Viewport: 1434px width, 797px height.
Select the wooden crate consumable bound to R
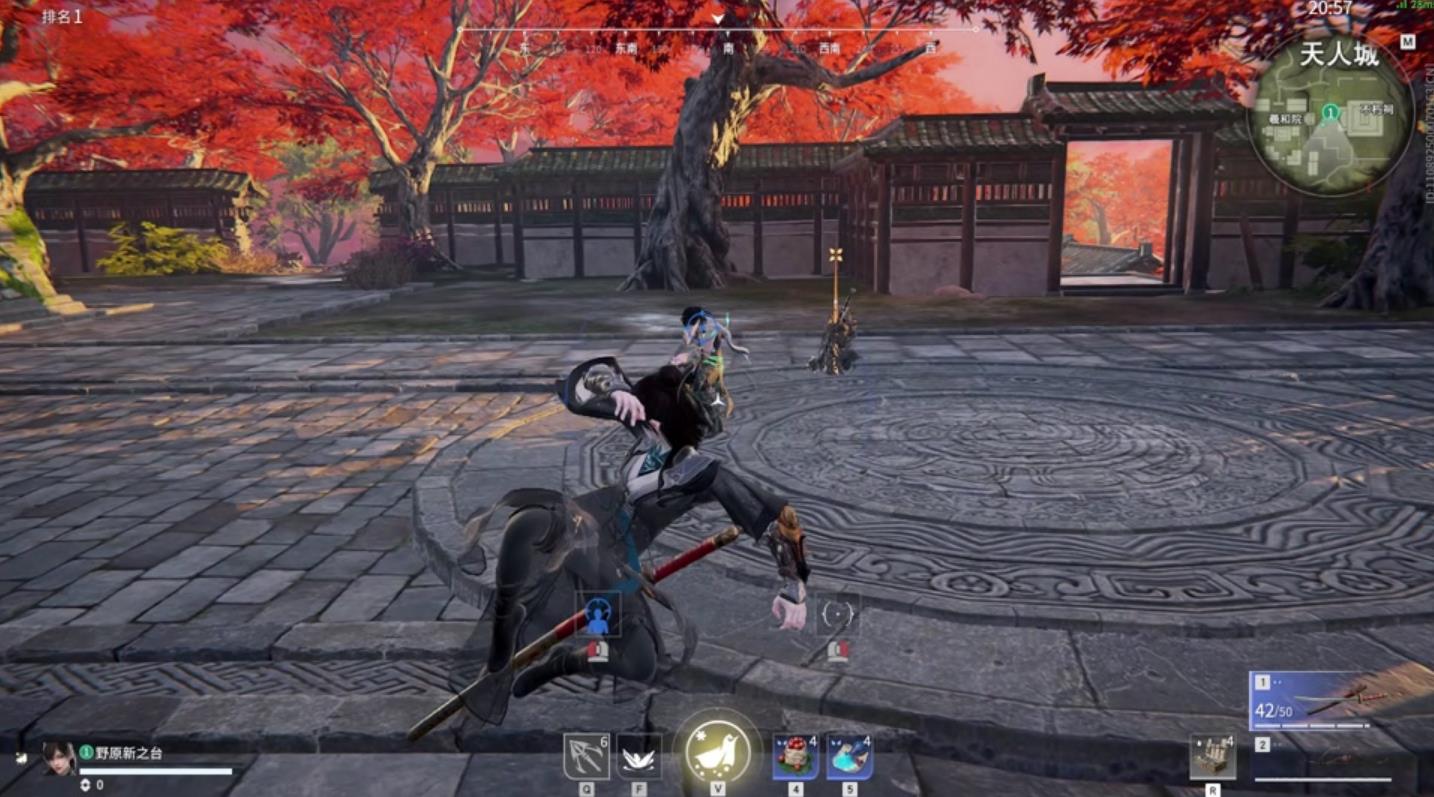point(1211,757)
